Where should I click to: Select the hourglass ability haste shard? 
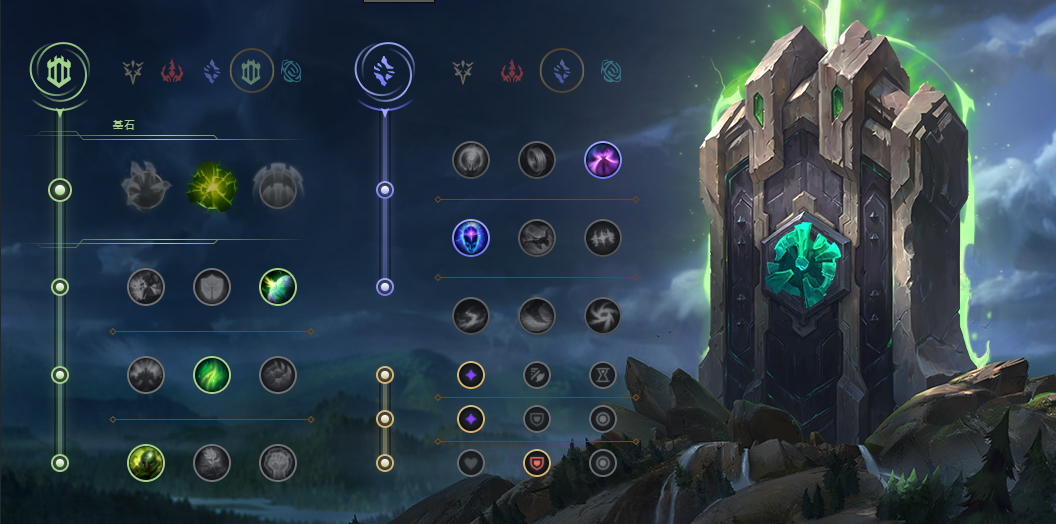pos(602,375)
